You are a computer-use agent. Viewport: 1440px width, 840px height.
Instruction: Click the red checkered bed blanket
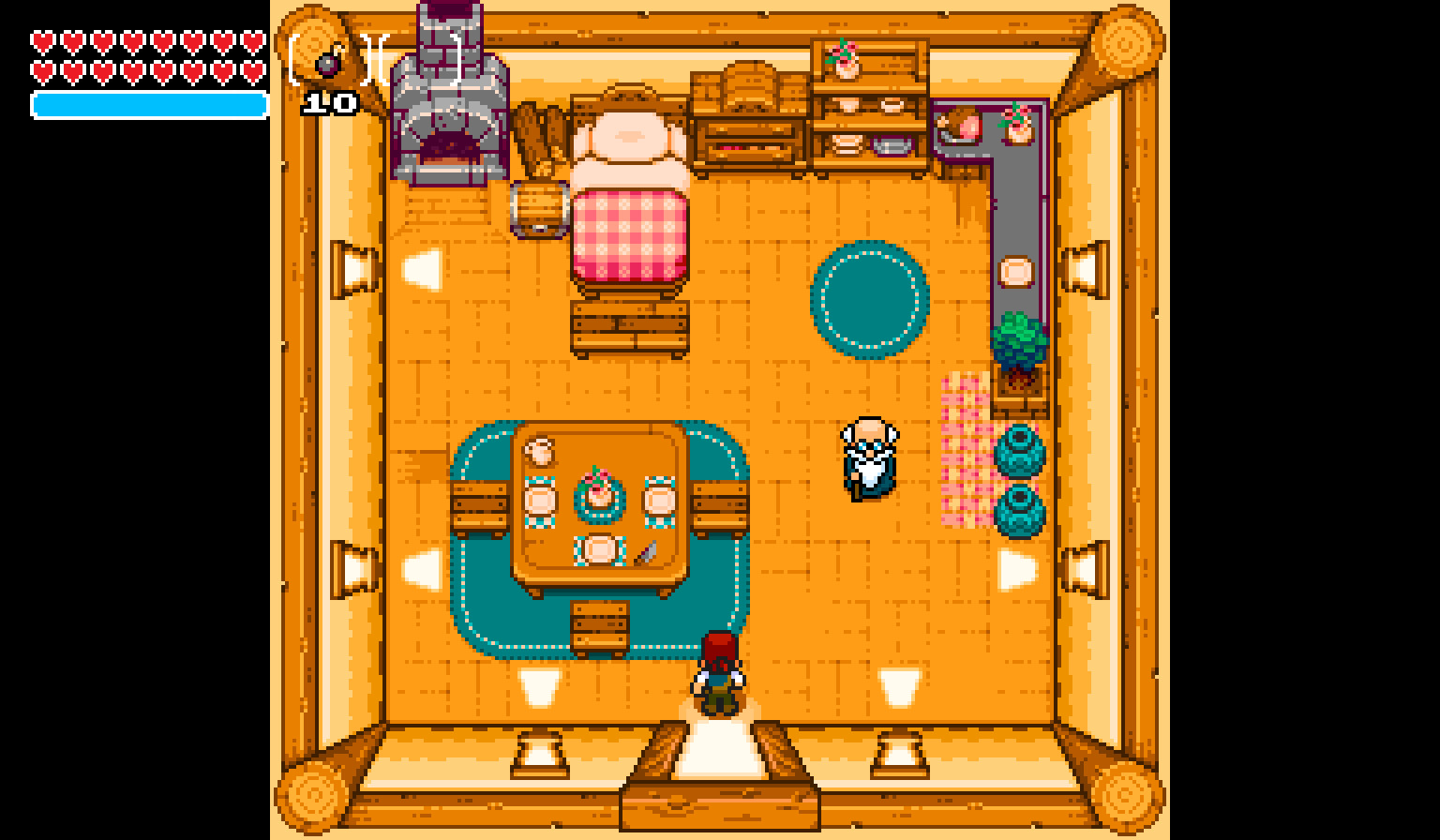(x=628, y=234)
